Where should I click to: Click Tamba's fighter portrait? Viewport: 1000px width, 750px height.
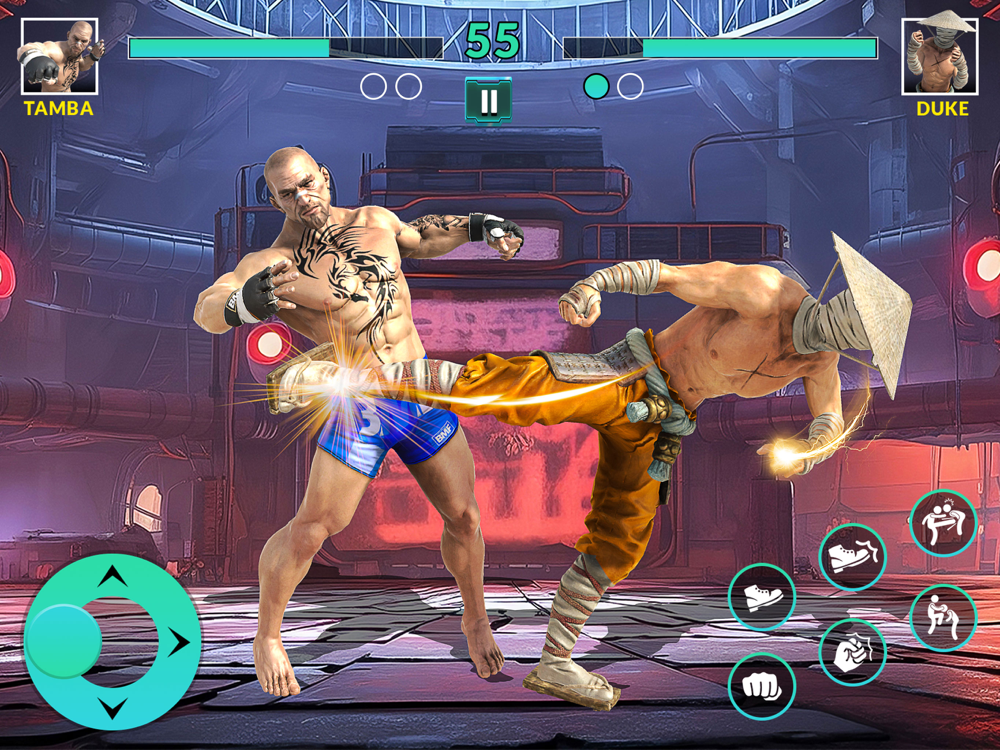click(x=59, y=56)
